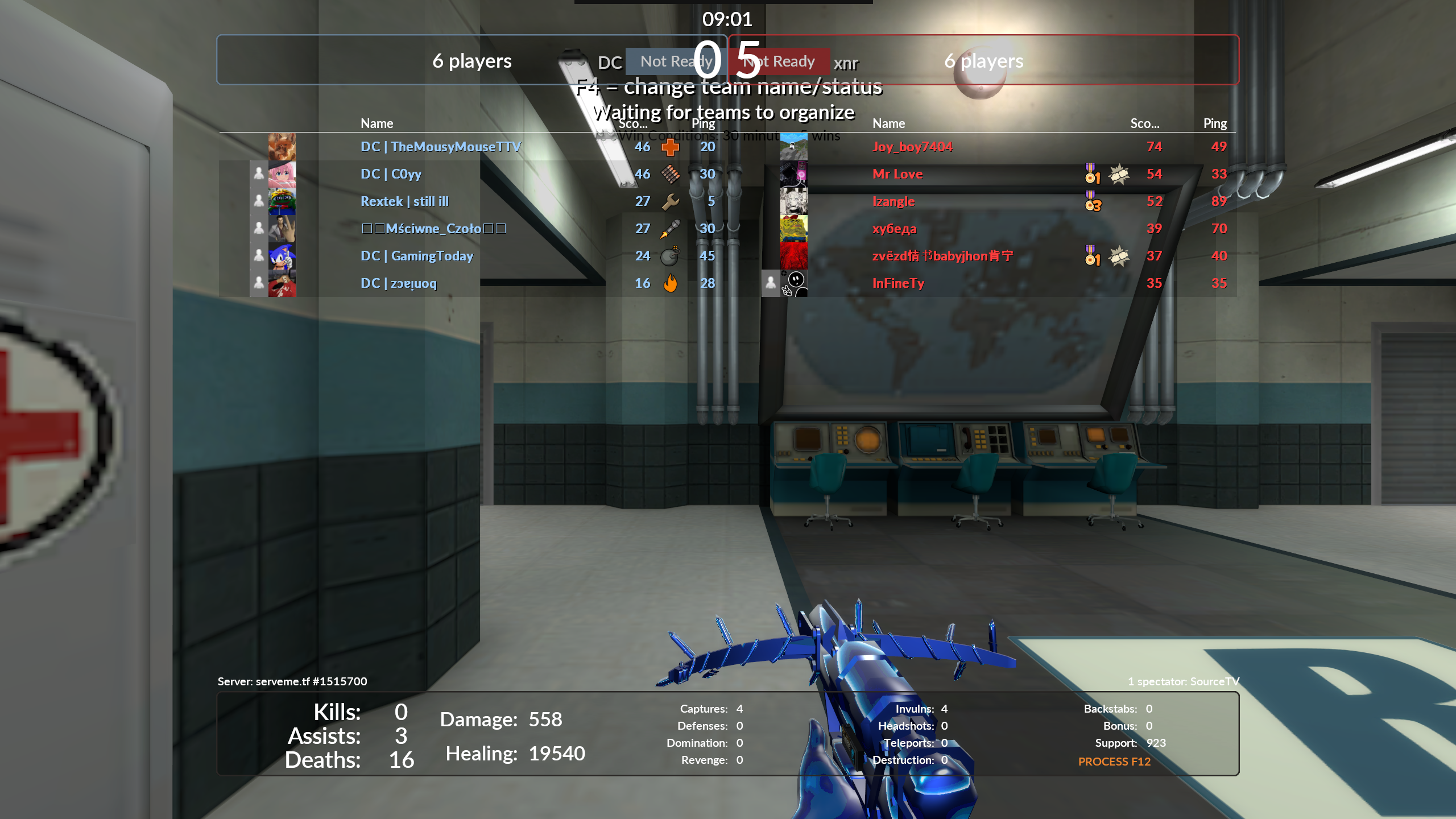
Task: Click InFineTy player entry
Action: pyautogui.click(x=898, y=283)
